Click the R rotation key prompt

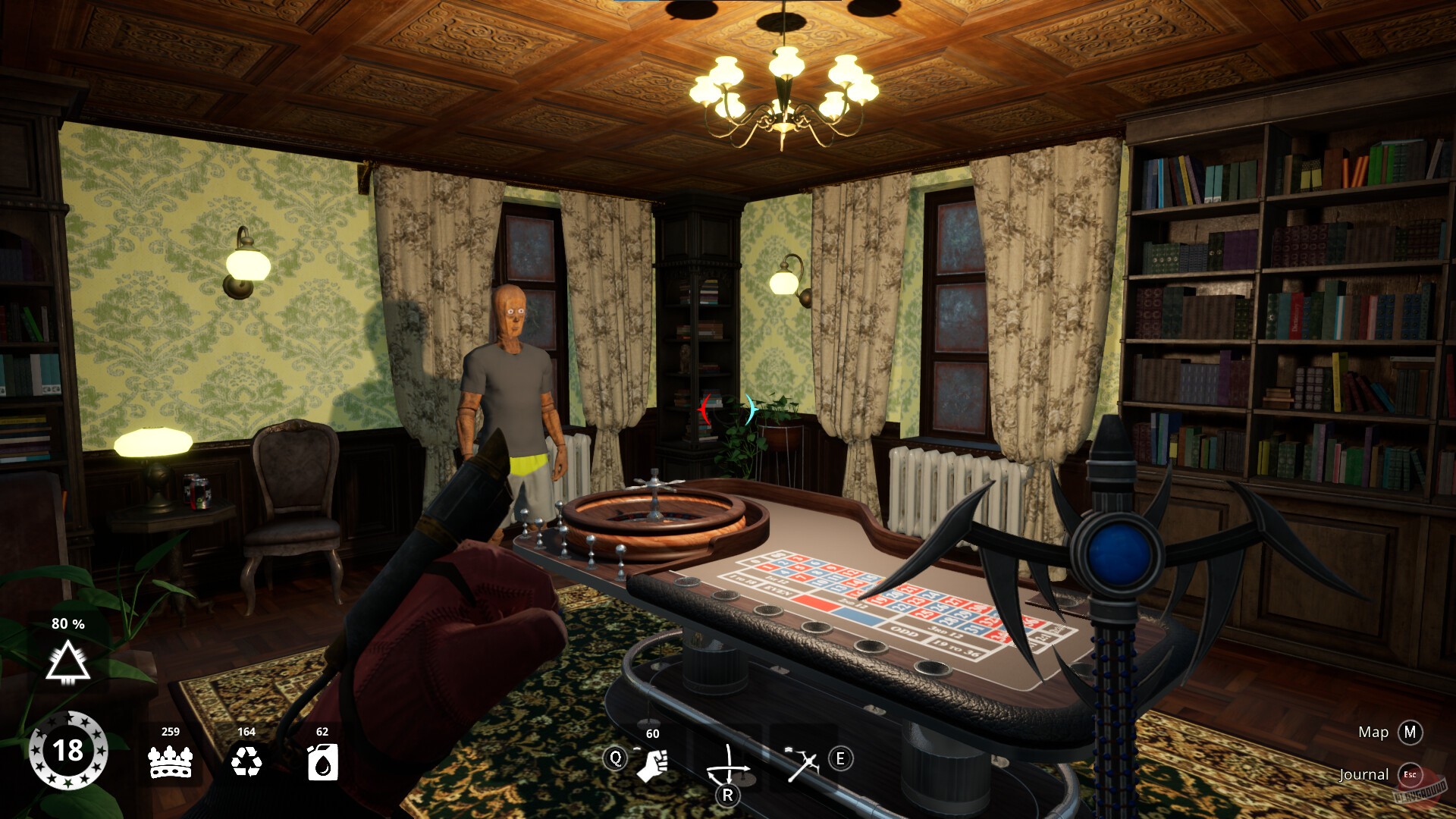(x=730, y=796)
